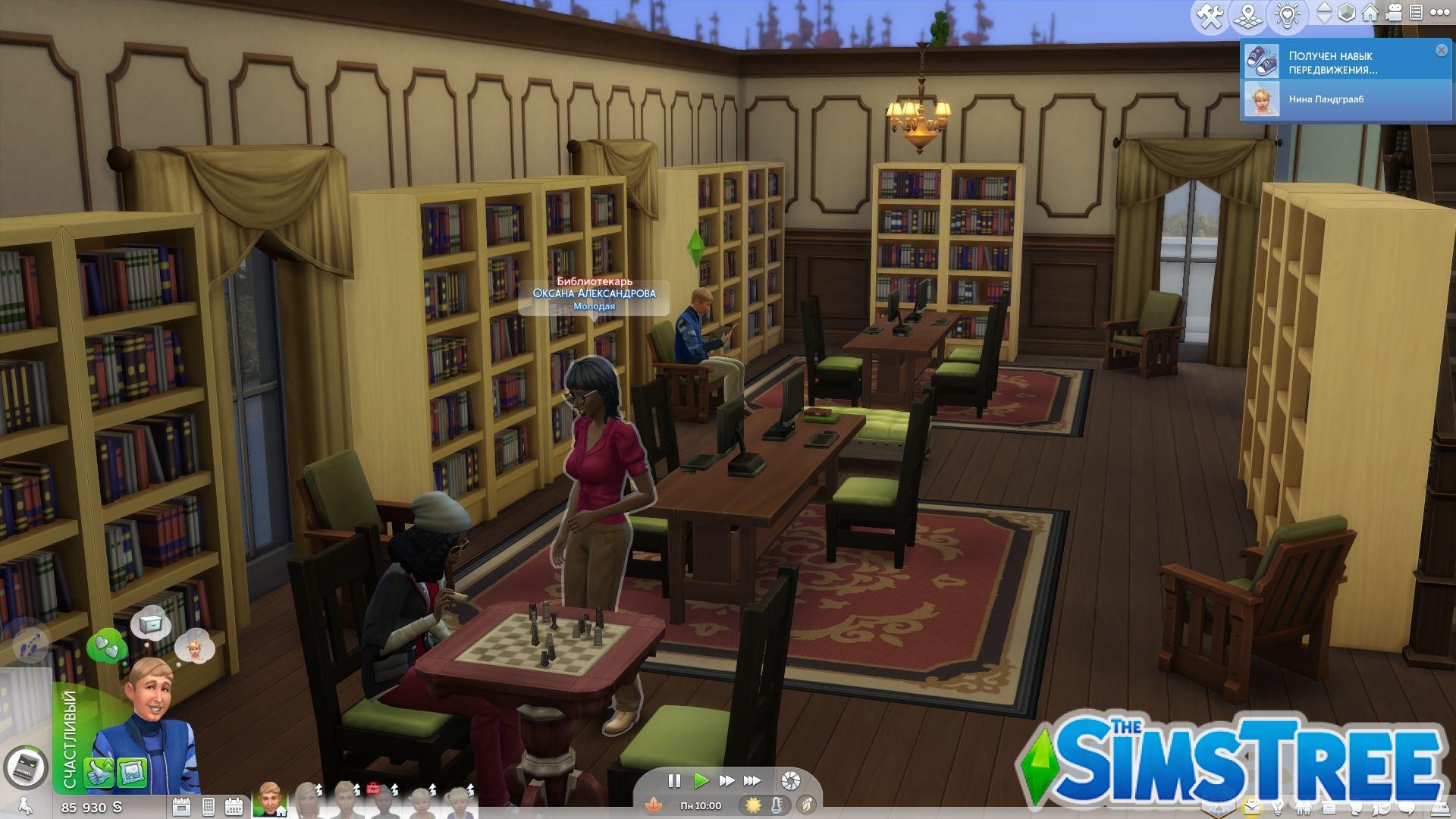The width and height of the screenshot is (1456, 819).
Task: Click the camera video recording icon
Action: [1394, 14]
